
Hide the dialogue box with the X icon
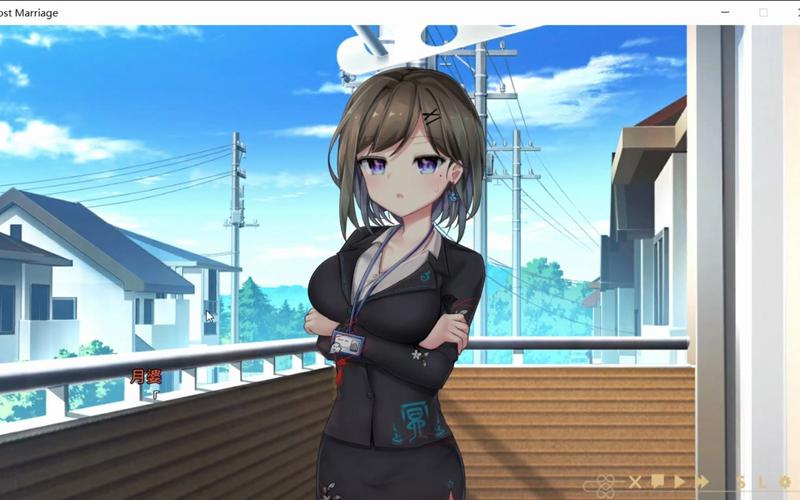tap(635, 483)
